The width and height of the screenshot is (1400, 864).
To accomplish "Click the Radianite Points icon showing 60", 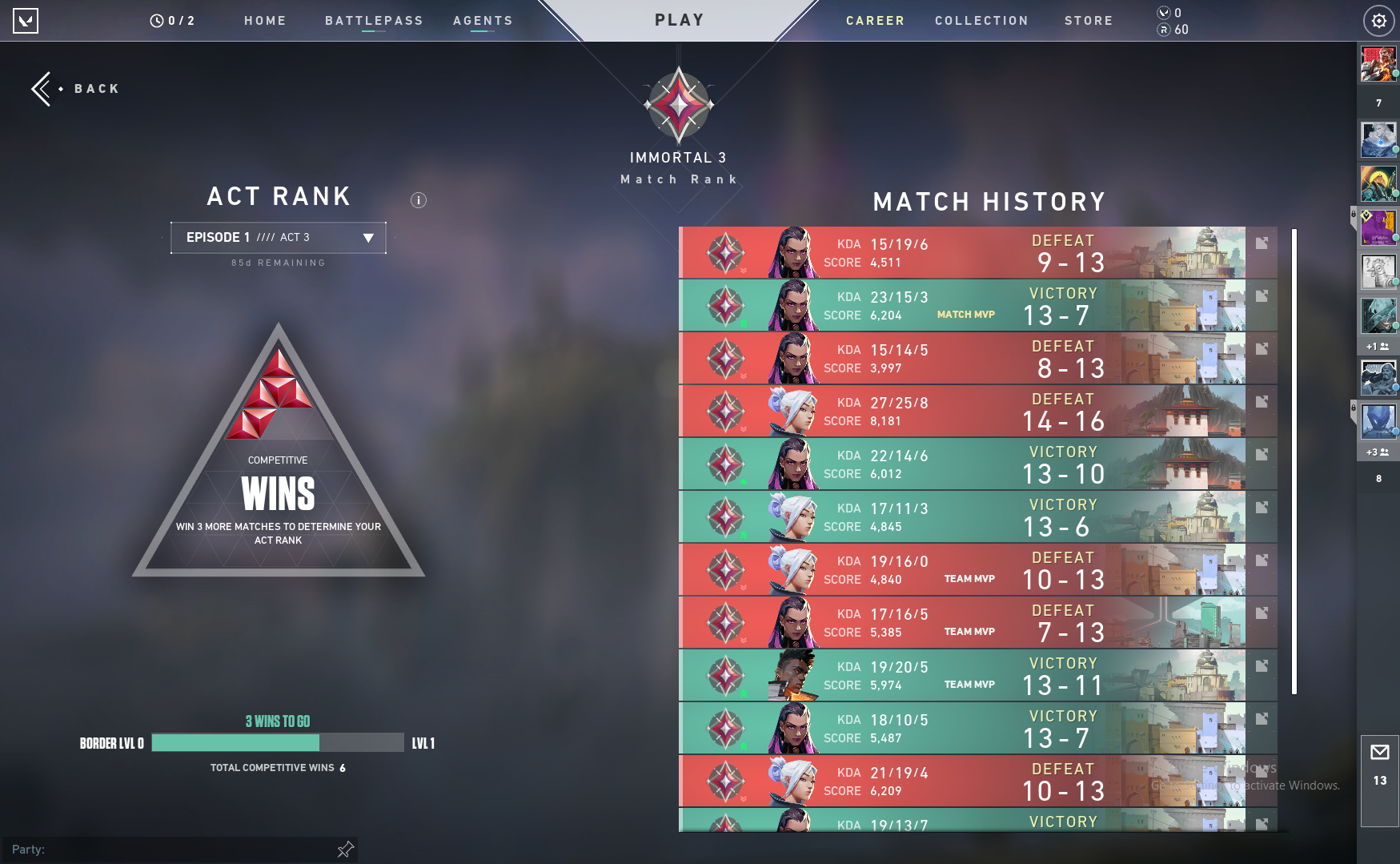I will [1163, 29].
